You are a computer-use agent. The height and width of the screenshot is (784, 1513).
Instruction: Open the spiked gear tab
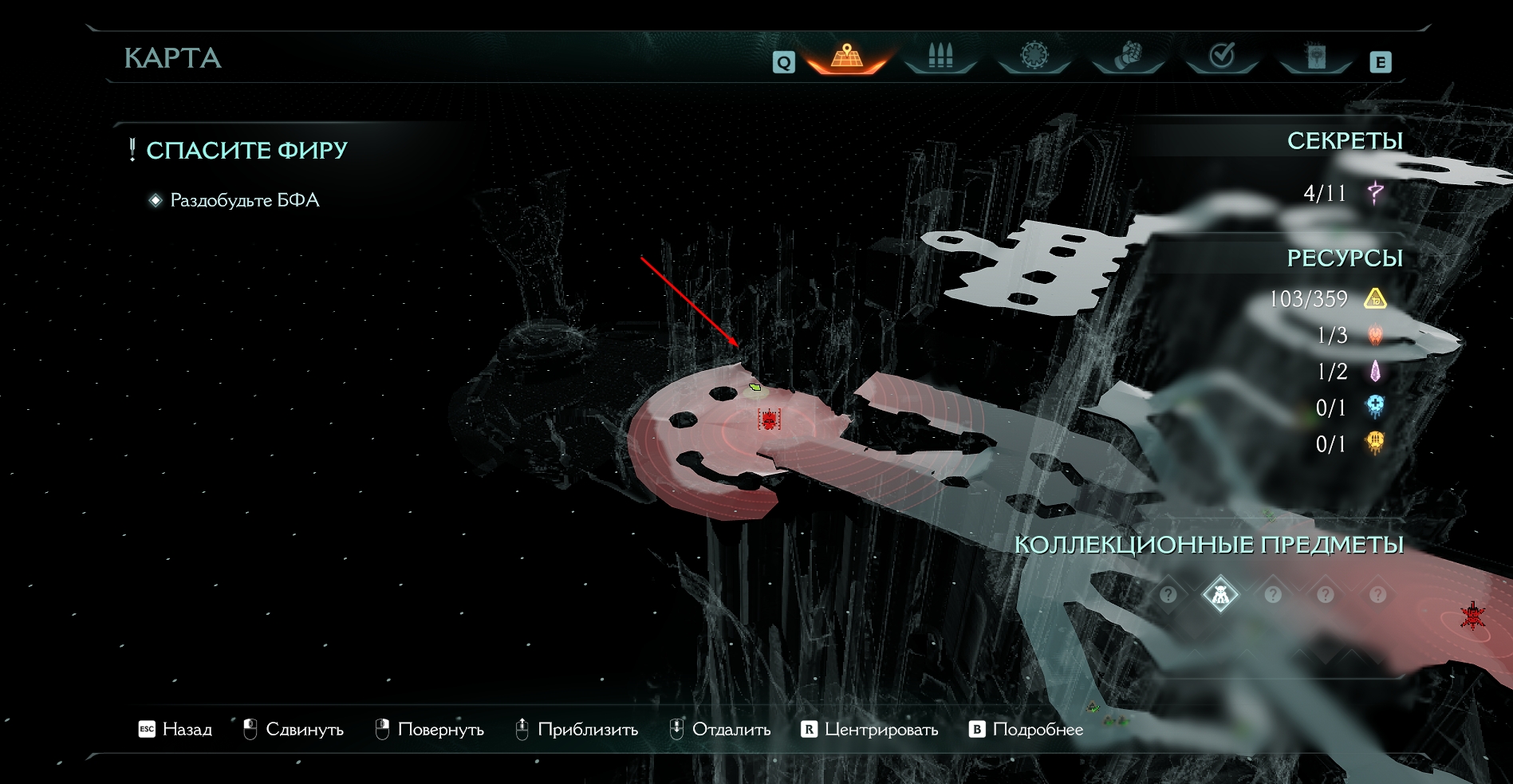coord(1034,56)
